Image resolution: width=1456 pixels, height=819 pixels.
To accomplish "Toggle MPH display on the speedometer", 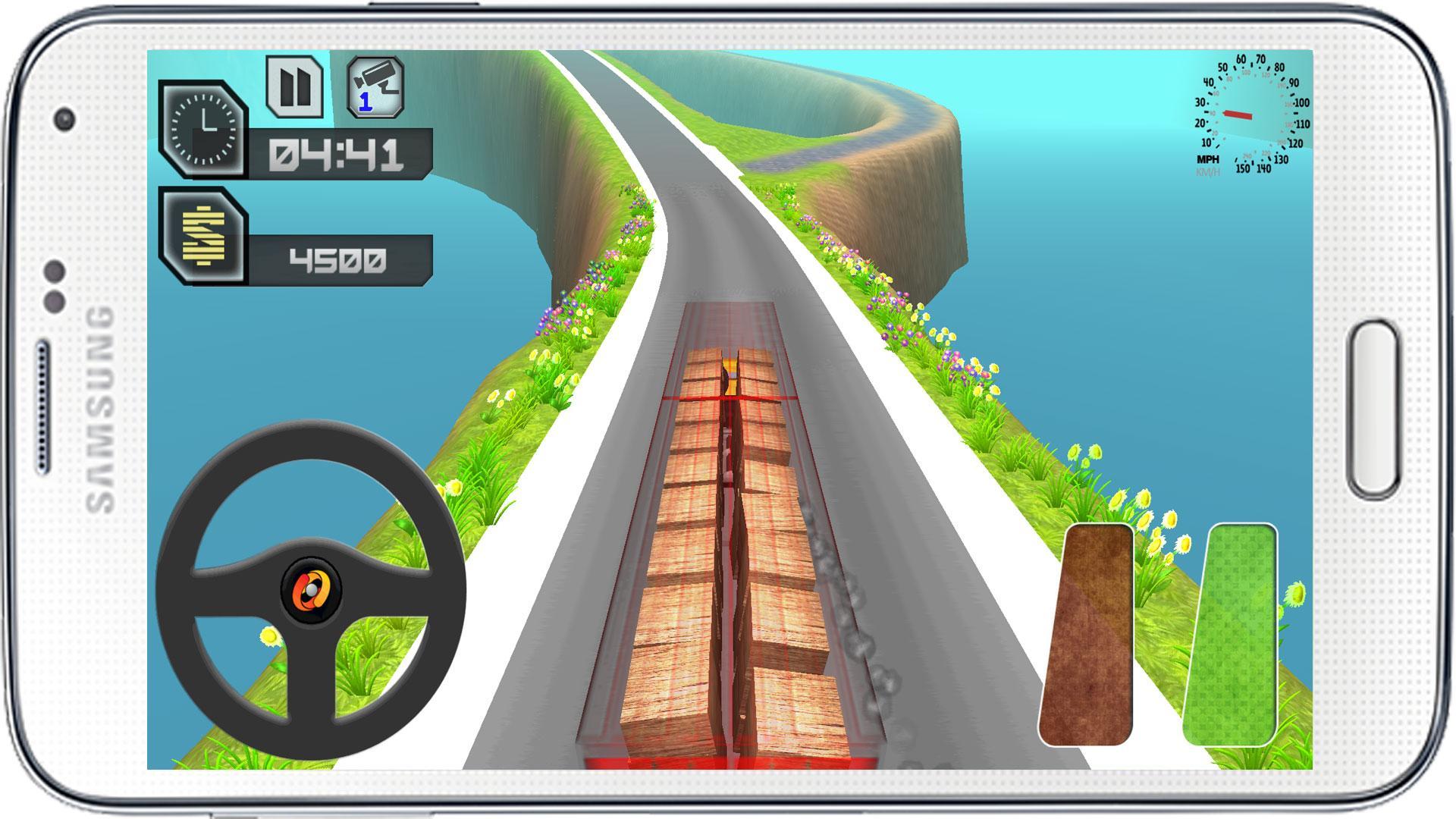I will coord(1207,159).
